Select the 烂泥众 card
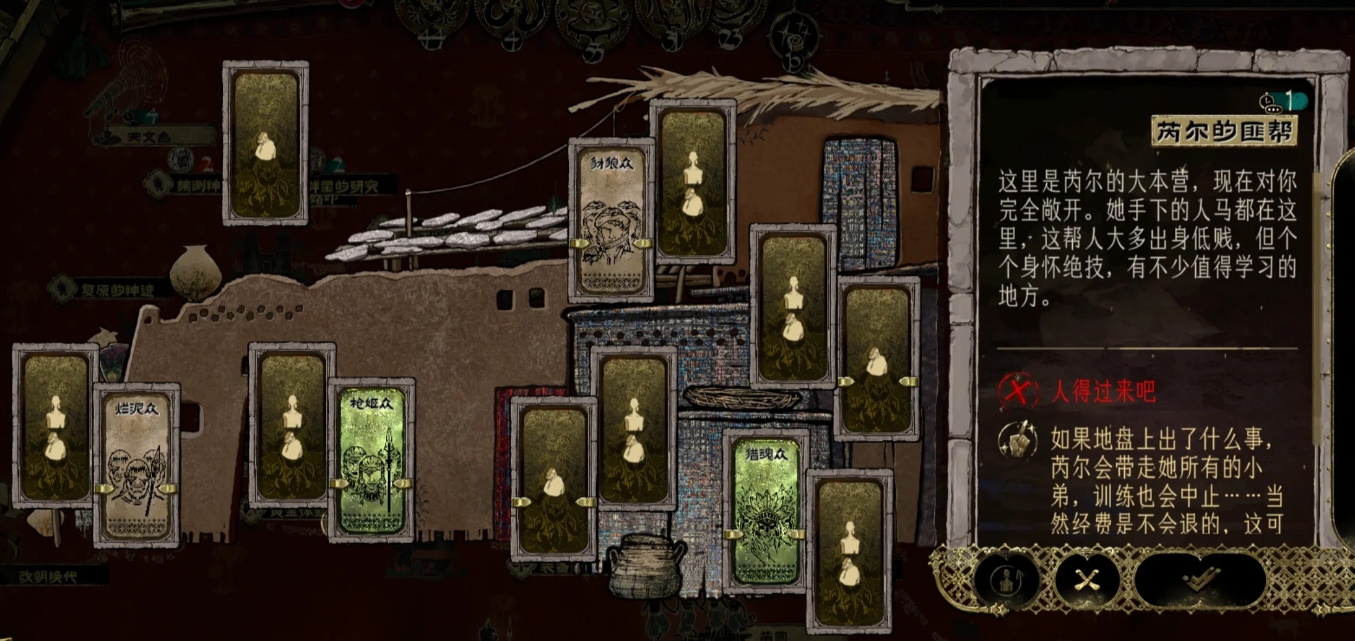 [137, 465]
